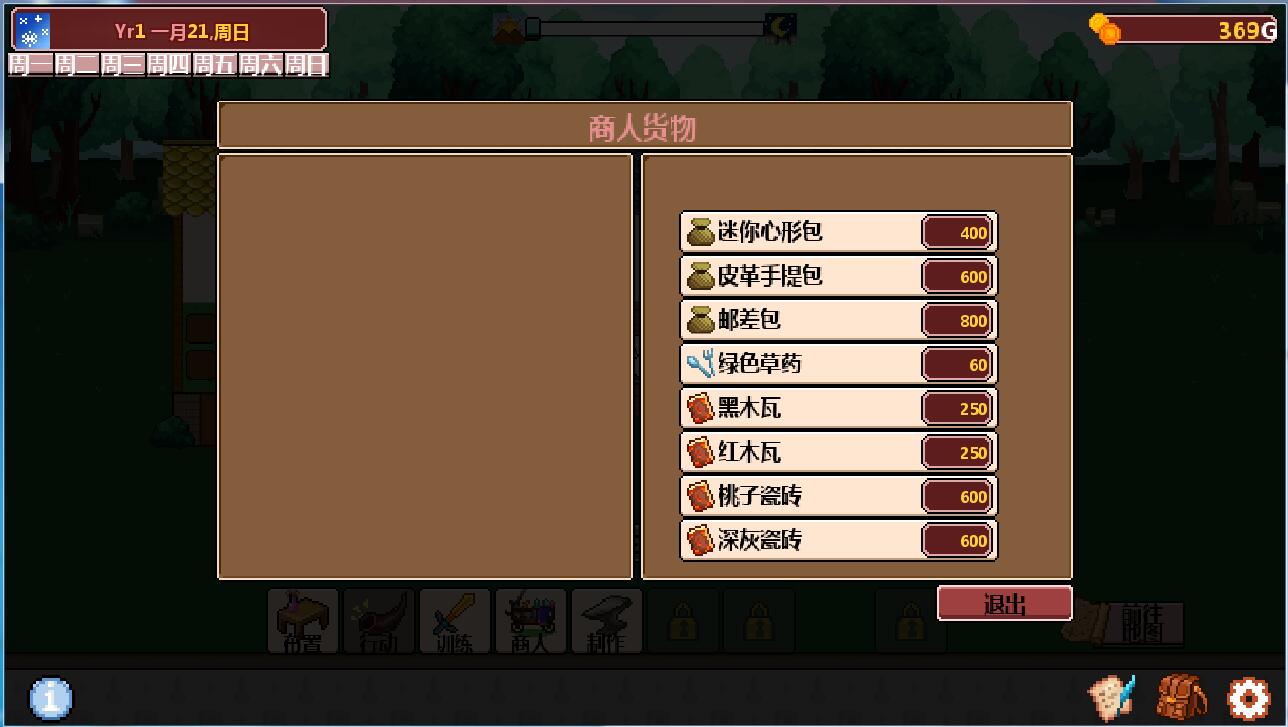This screenshot has height=727, width=1288.
Task: Open the round blue info button
Action: pyautogui.click(x=51, y=698)
